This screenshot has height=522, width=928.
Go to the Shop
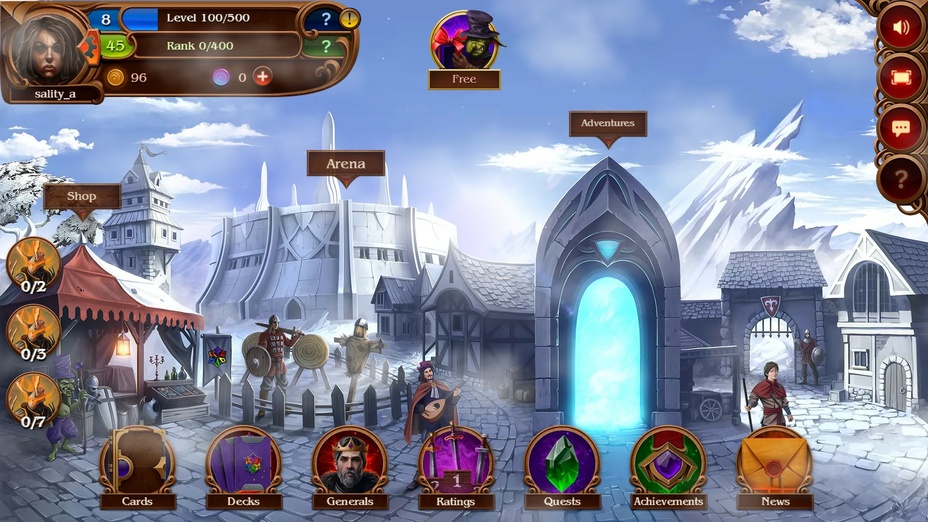(82, 197)
